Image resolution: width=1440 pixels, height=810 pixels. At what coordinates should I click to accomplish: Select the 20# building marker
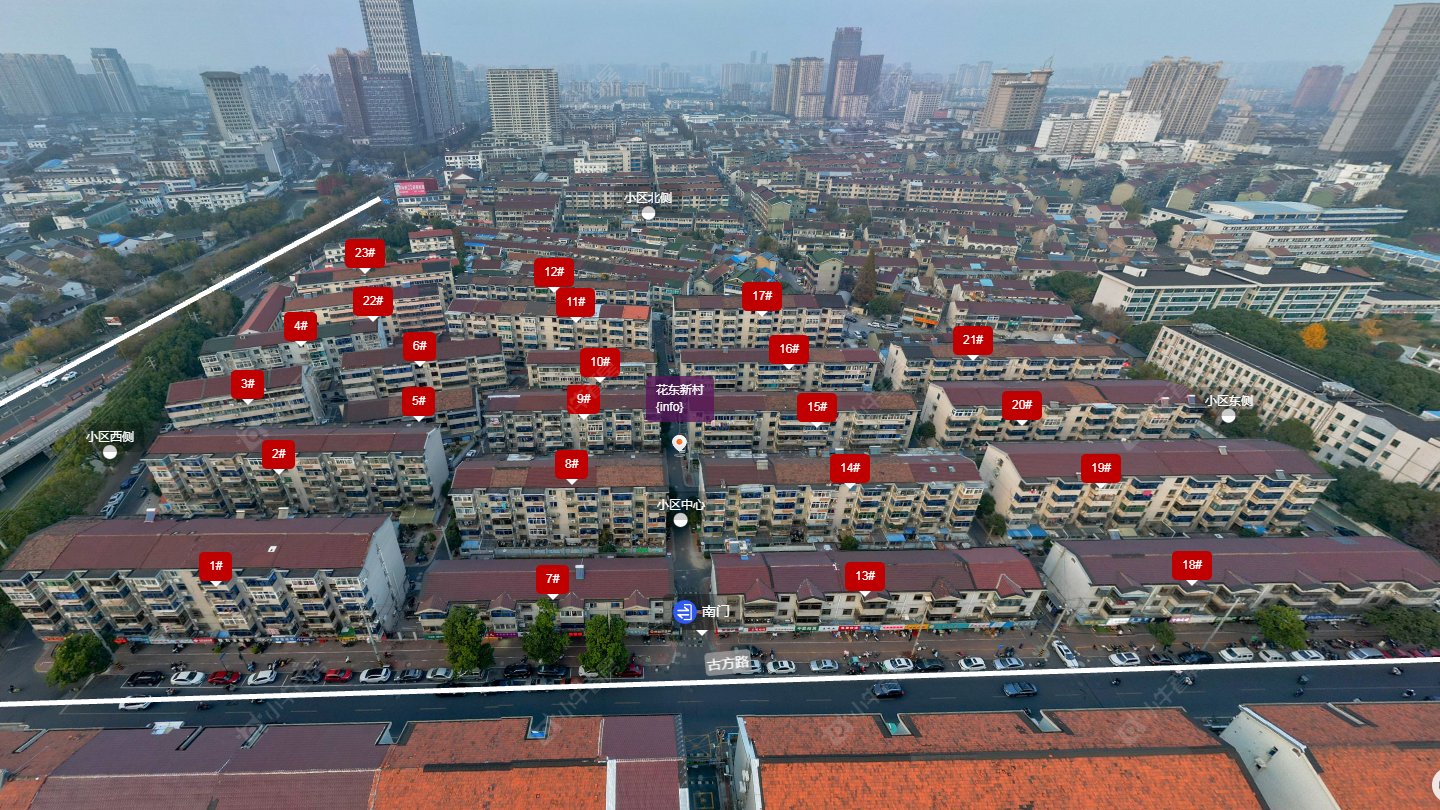click(x=1021, y=405)
